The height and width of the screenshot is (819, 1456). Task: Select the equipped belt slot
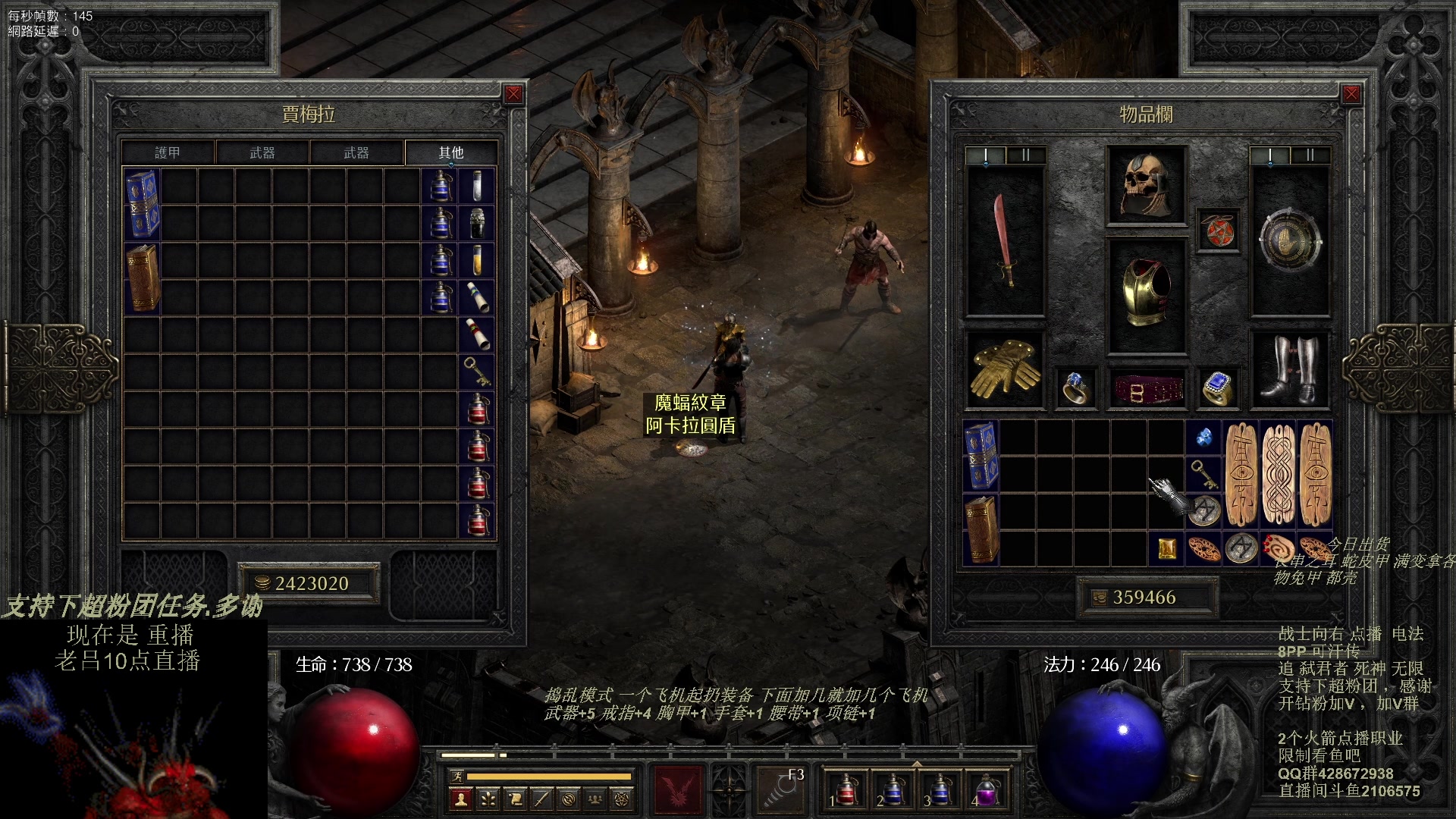click(1146, 389)
